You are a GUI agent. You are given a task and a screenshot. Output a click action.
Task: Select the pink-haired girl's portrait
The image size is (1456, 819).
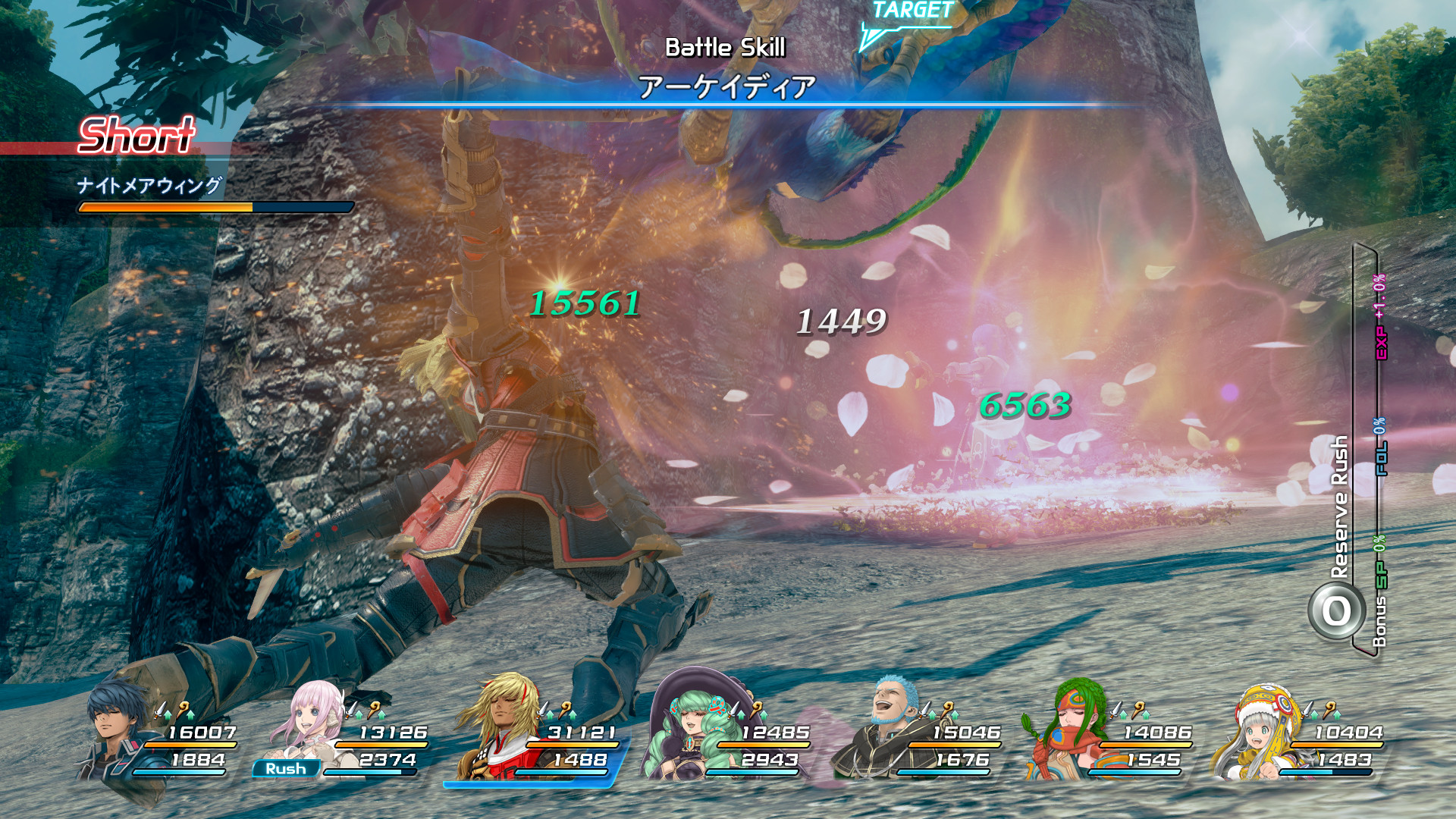[312, 724]
